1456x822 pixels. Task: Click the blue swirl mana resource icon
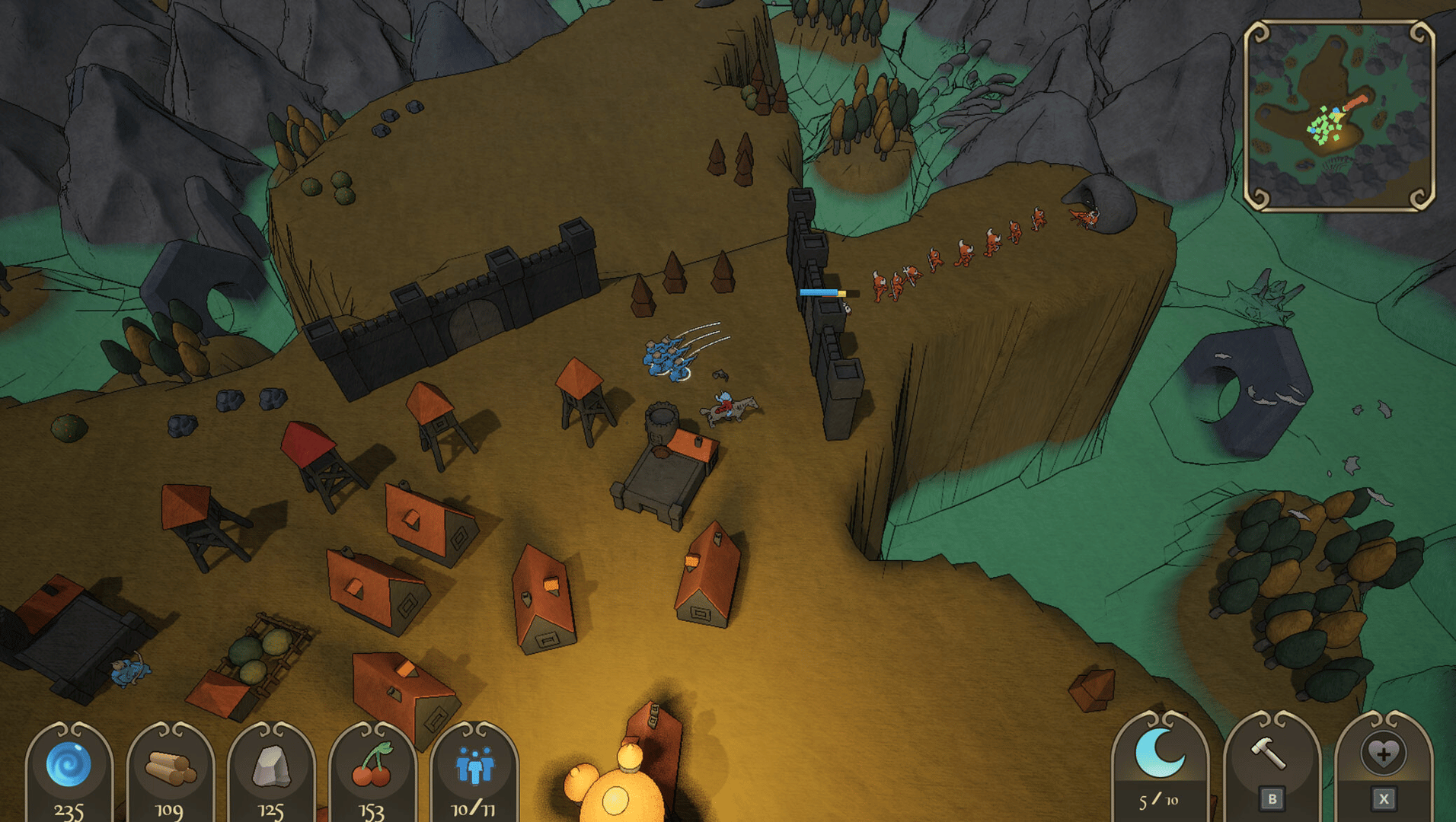(x=69, y=764)
